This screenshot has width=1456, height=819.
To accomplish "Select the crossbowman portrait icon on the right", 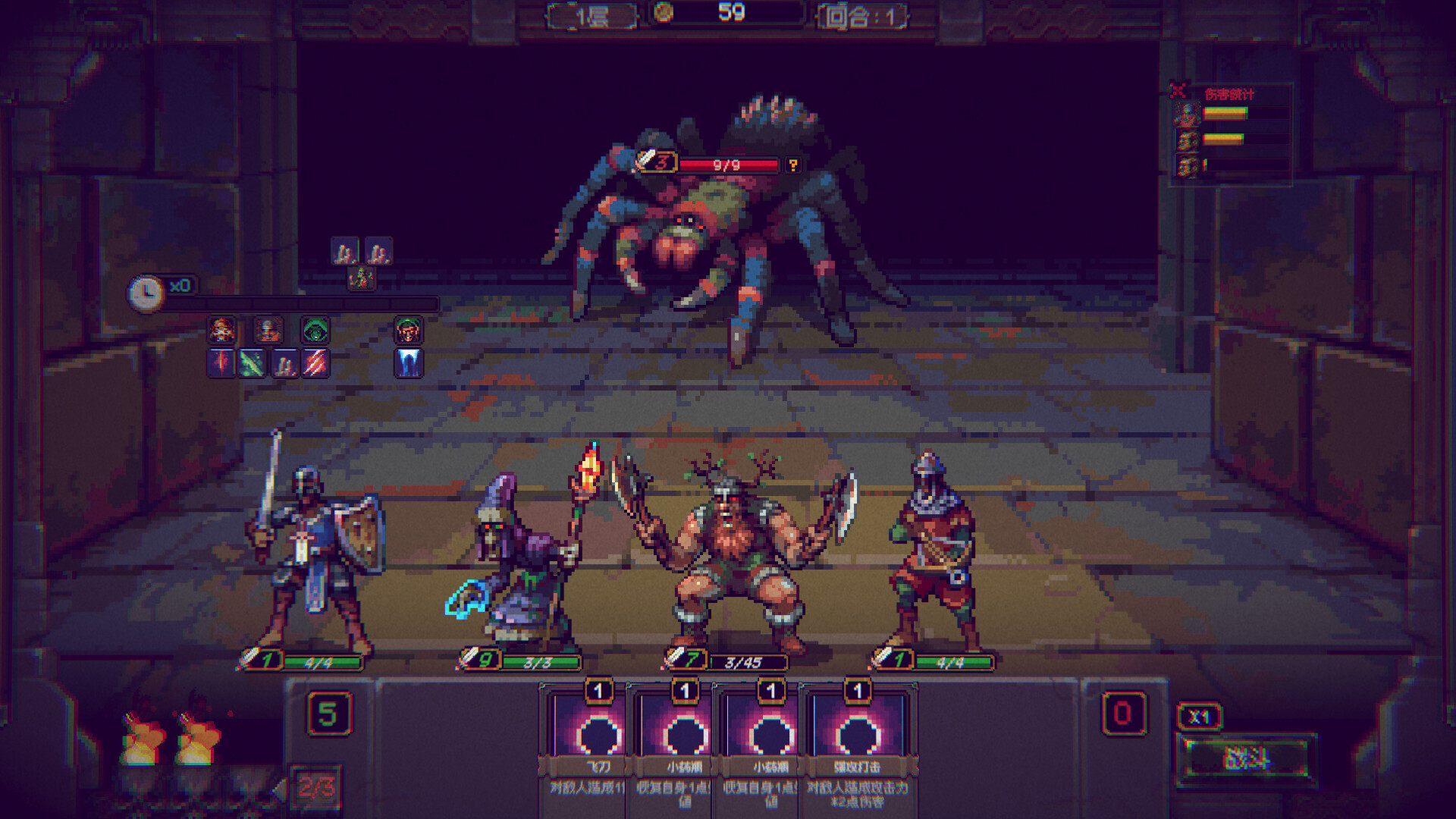I will click(x=408, y=331).
